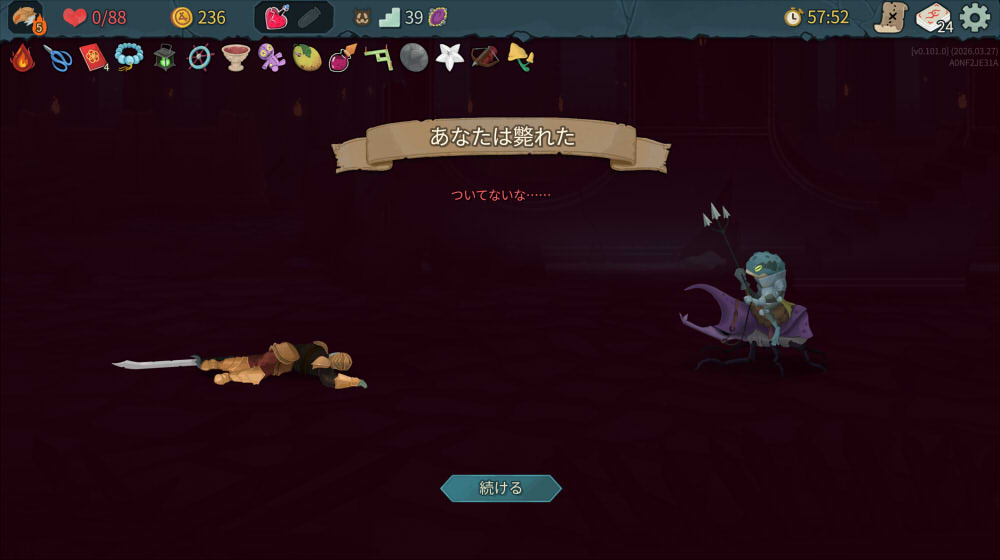Inspect the blue bead bracelet relic
The height and width of the screenshot is (560, 1000).
[x=129, y=58]
